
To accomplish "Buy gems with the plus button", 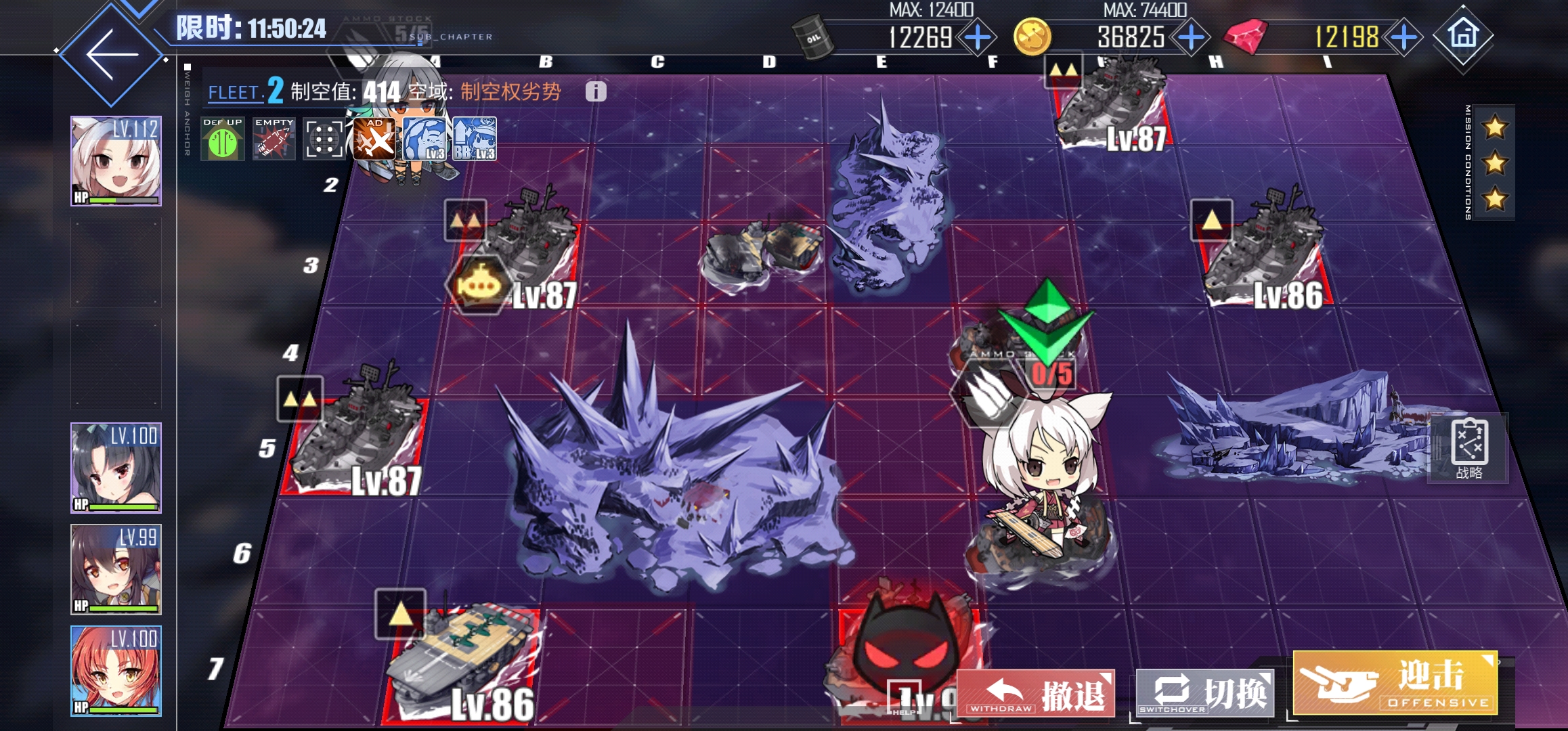I will 1403,37.
